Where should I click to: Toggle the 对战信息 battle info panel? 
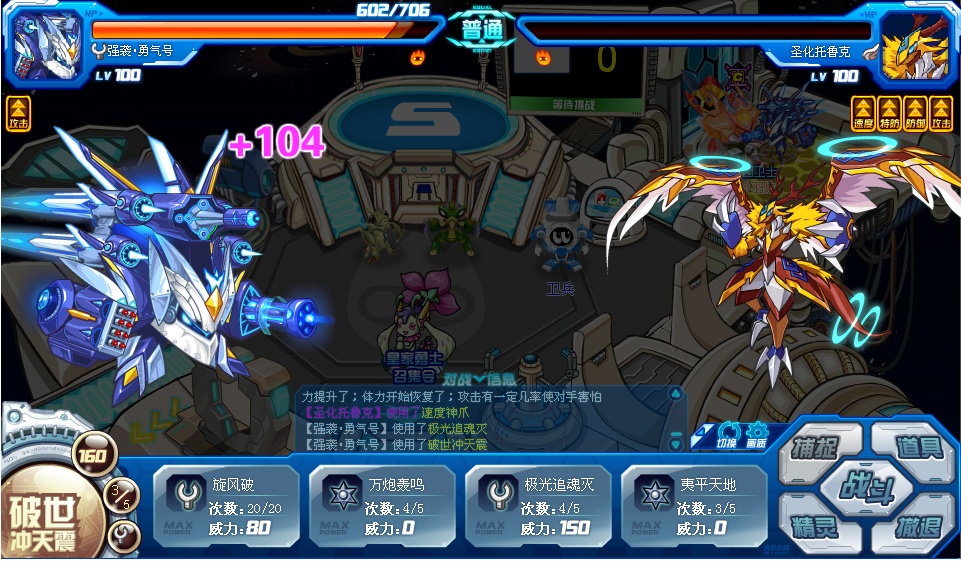click(479, 379)
